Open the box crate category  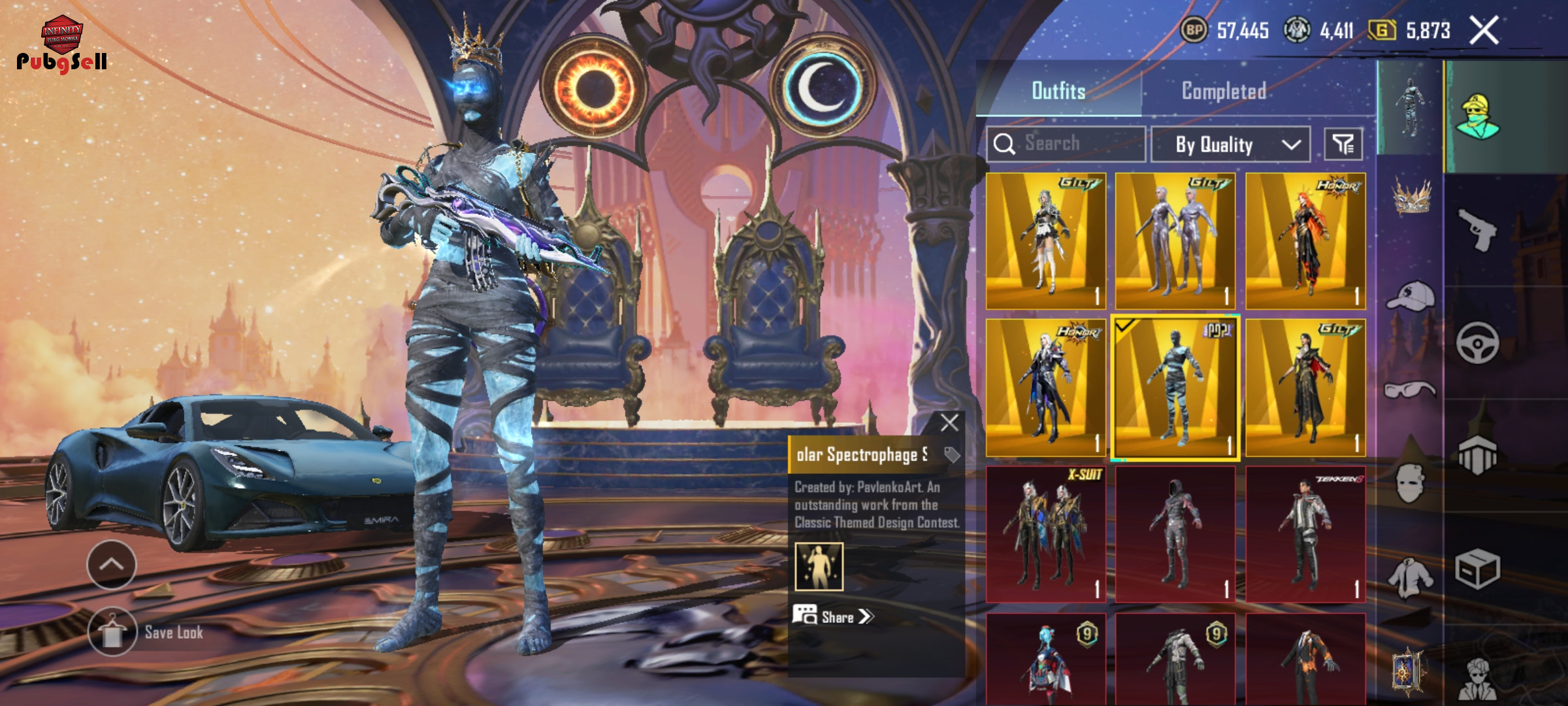pyautogui.click(x=1477, y=569)
